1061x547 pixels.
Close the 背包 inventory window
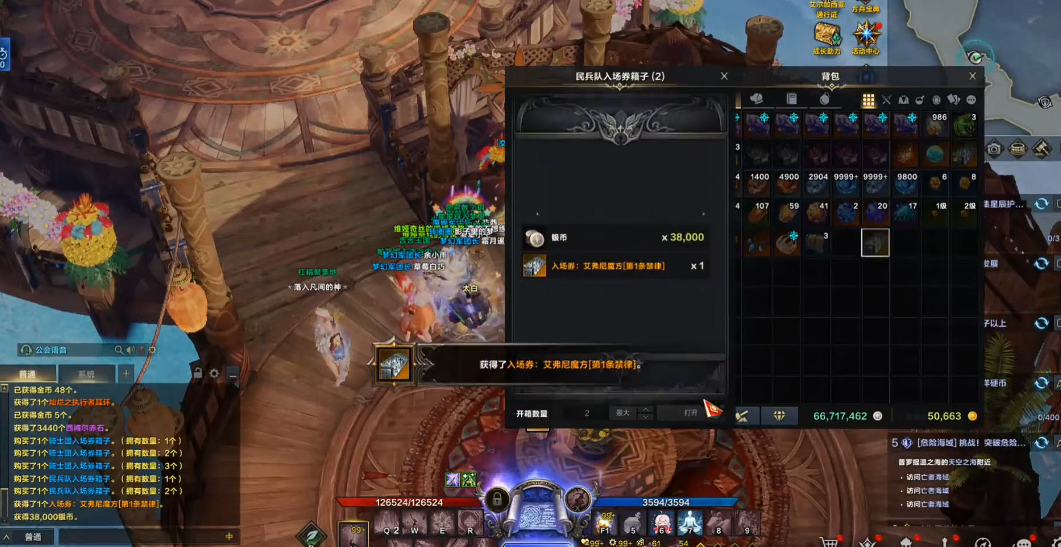coord(972,76)
